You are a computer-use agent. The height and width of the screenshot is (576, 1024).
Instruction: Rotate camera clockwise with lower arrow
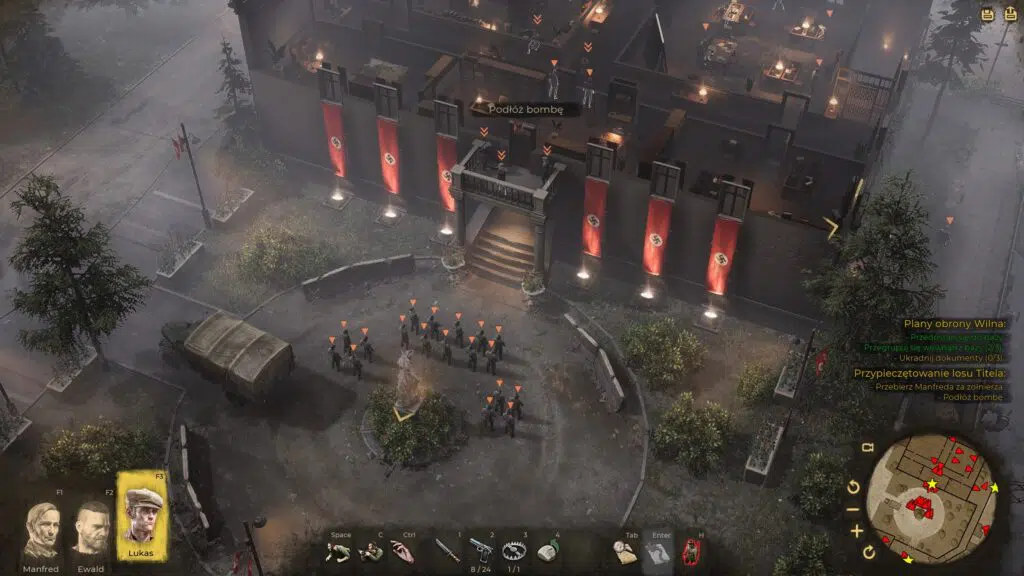click(x=867, y=552)
